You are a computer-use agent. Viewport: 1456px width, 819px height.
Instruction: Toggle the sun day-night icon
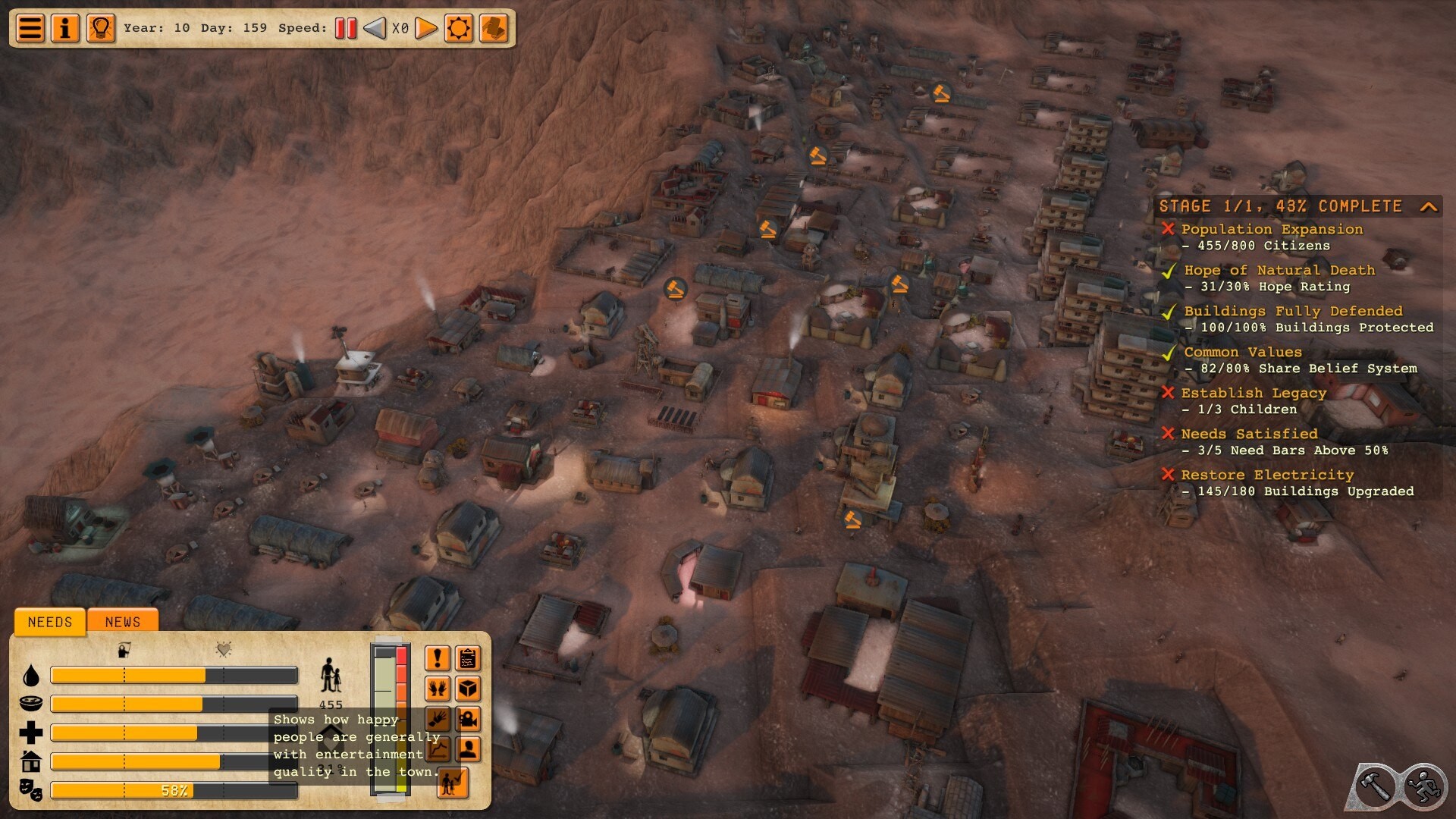tap(459, 28)
